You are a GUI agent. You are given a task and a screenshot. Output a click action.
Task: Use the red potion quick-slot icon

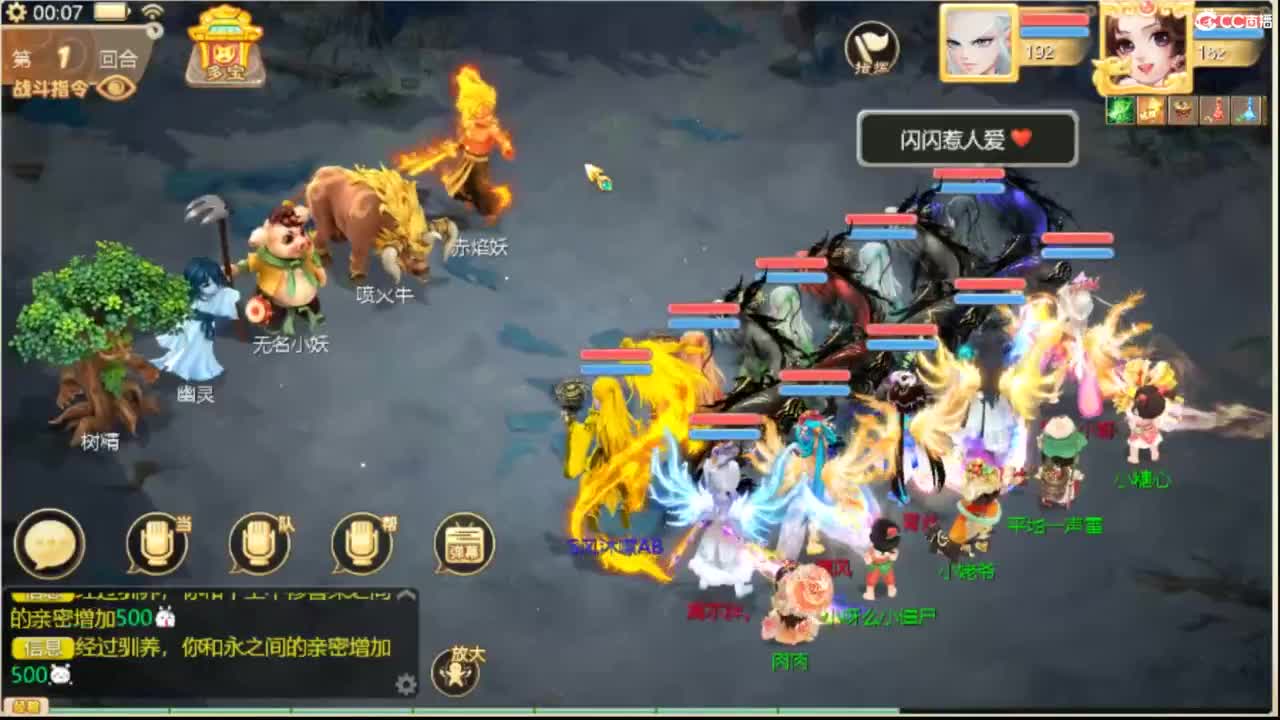pyautogui.click(x=1214, y=110)
